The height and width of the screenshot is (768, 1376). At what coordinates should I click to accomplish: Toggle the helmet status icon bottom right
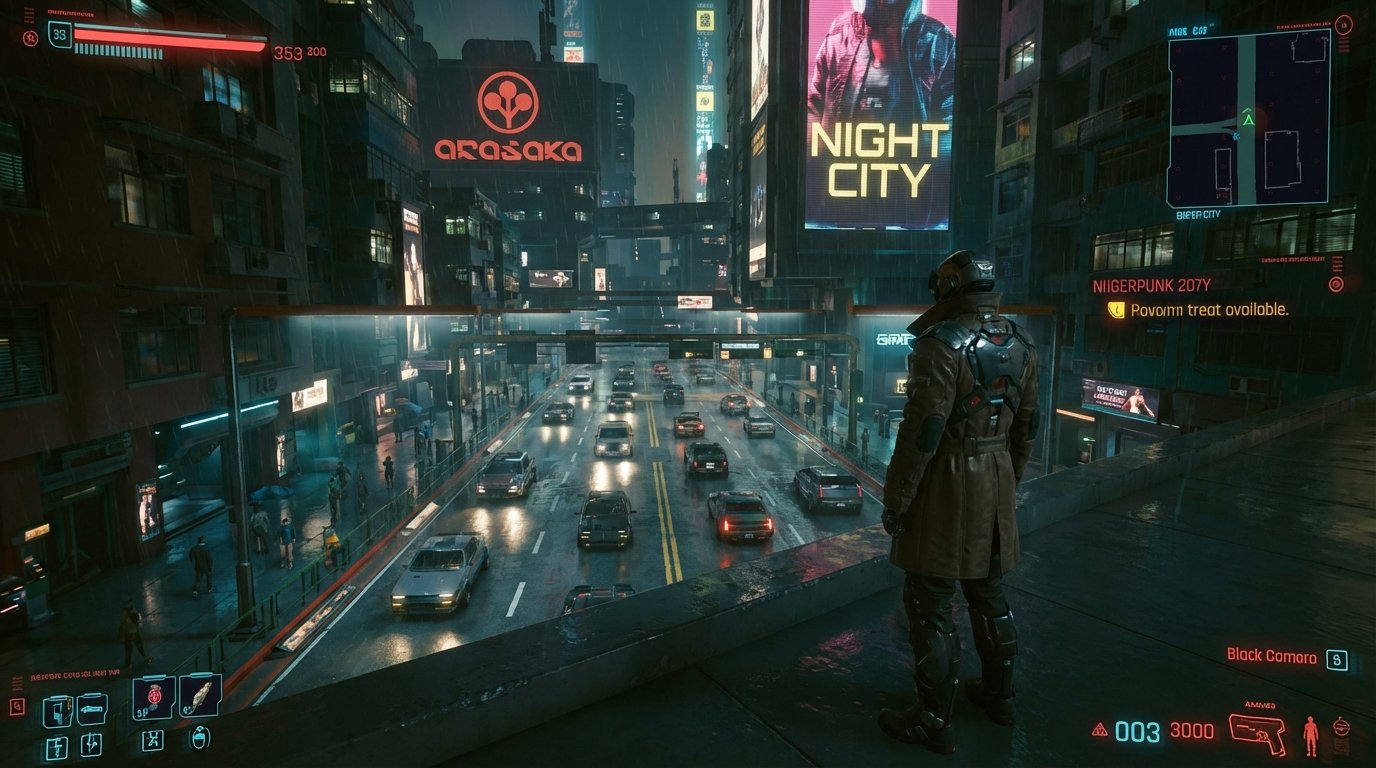tap(1341, 727)
